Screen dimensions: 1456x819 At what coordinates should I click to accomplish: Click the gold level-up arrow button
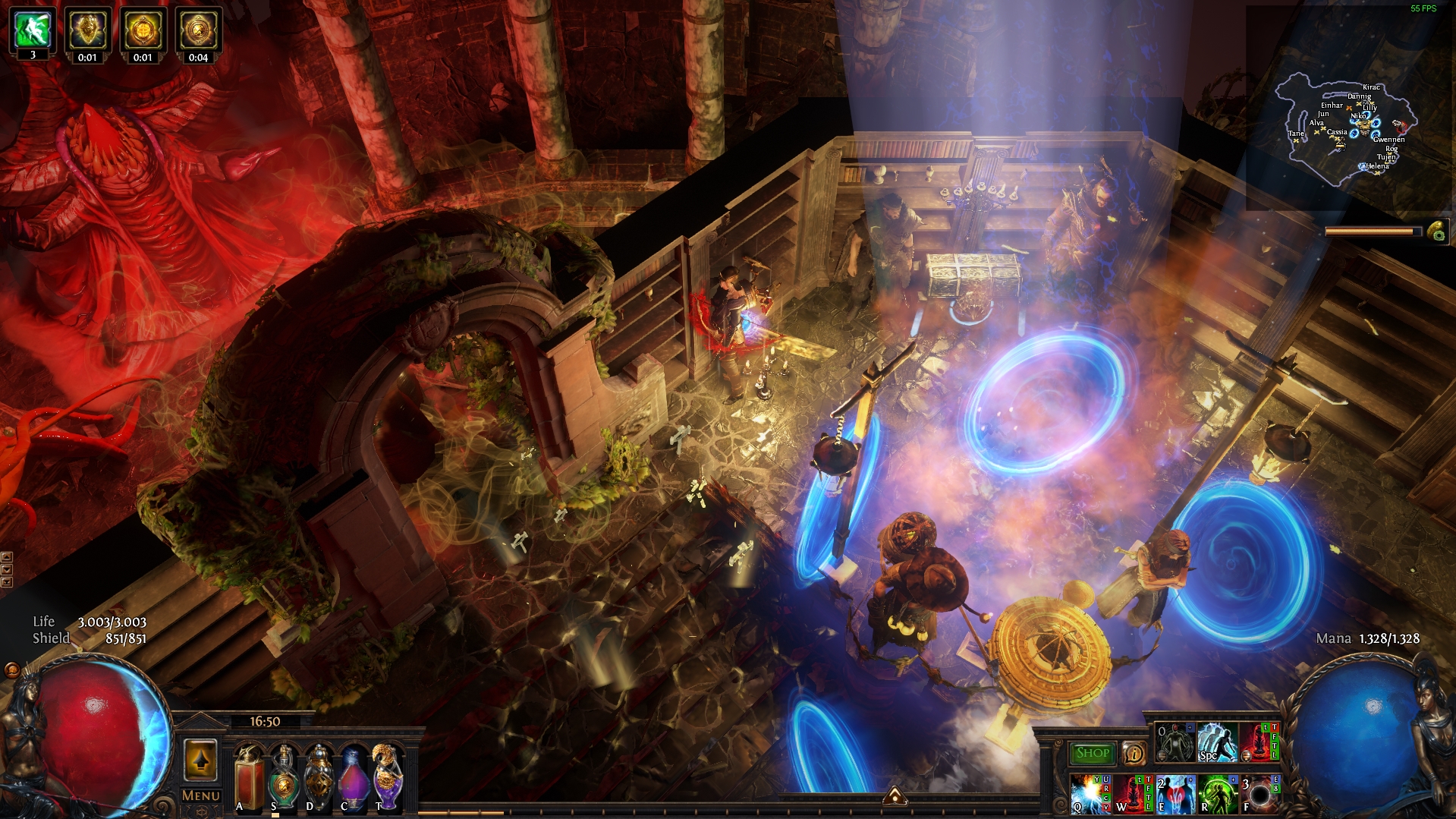click(x=200, y=760)
